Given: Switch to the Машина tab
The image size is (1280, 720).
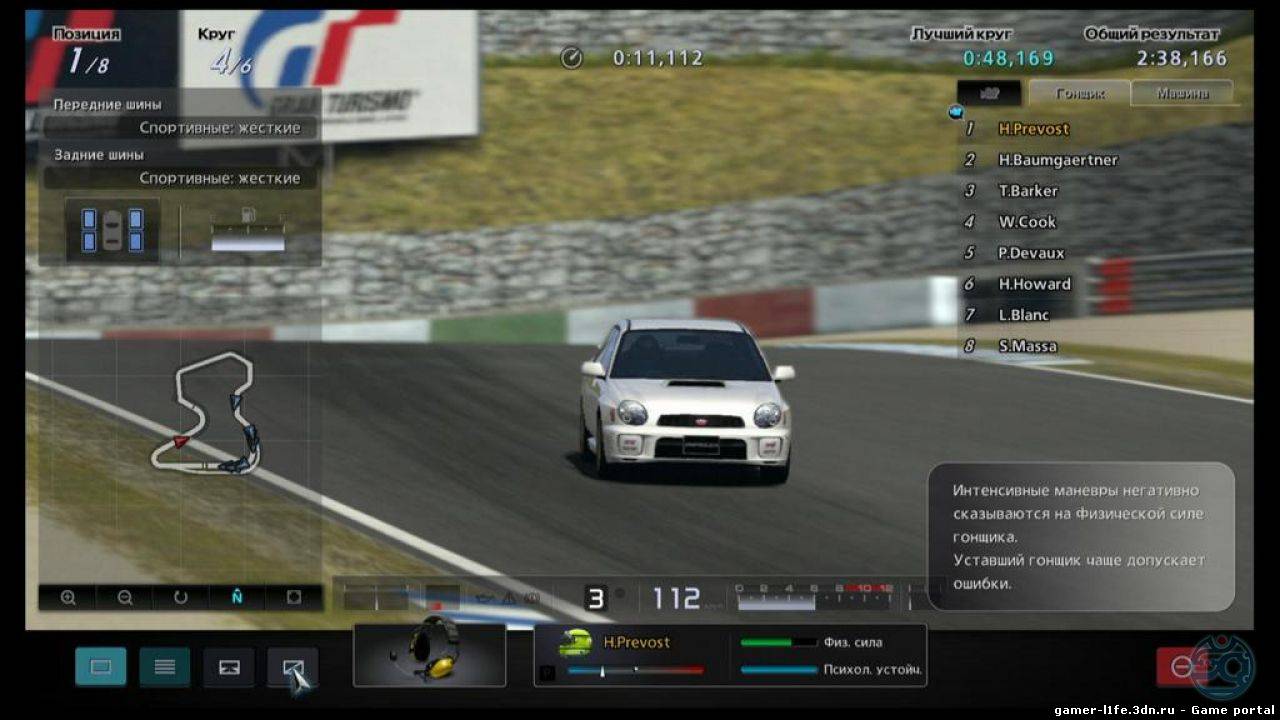Looking at the screenshot, I should (x=1182, y=93).
